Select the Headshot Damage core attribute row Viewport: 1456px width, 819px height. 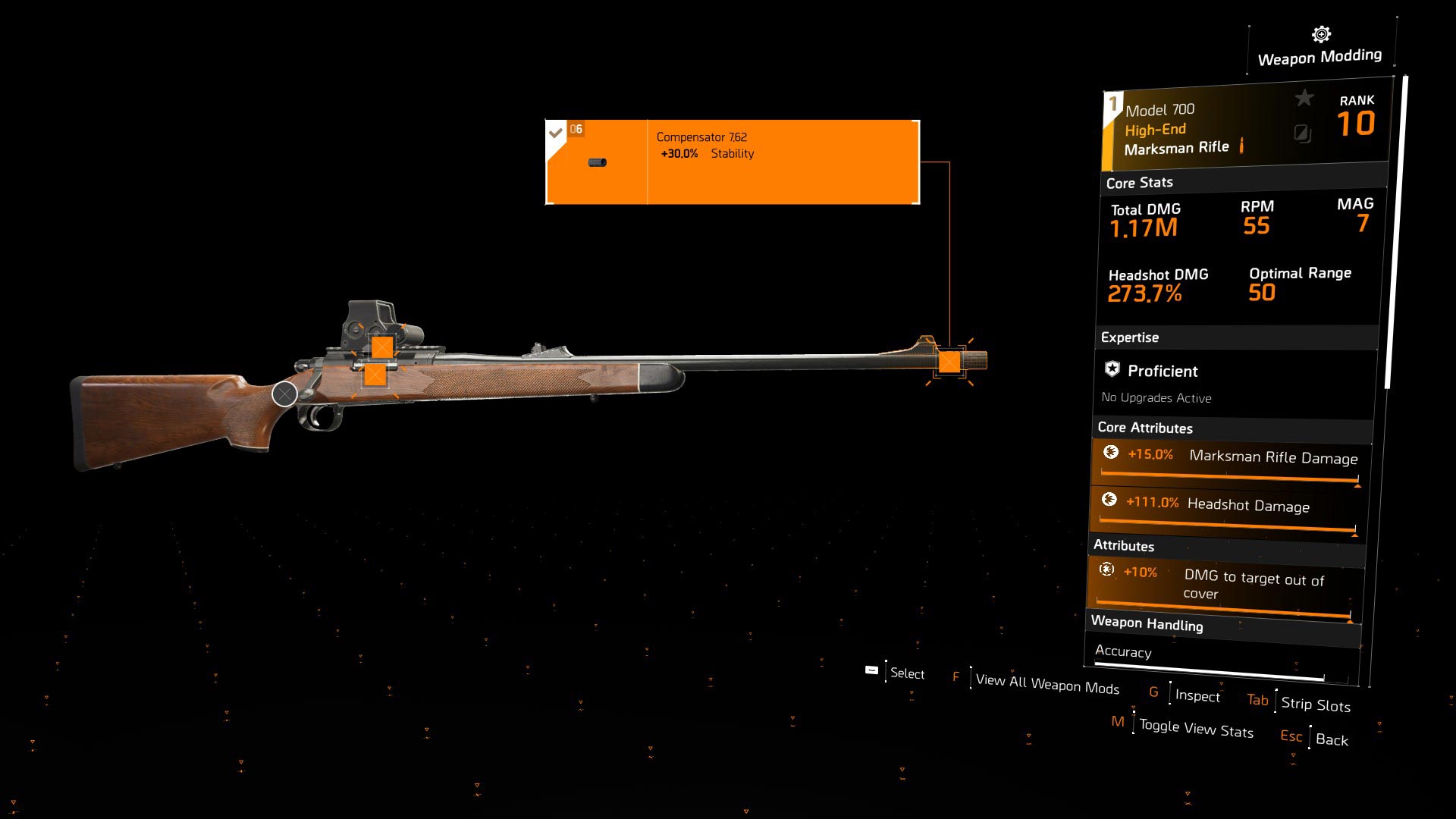tap(1223, 509)
